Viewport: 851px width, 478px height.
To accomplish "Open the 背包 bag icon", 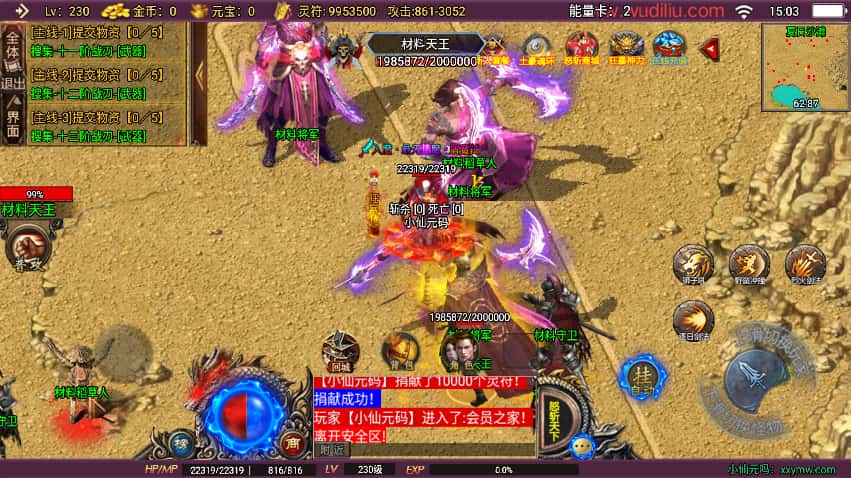I will point(400,351).
